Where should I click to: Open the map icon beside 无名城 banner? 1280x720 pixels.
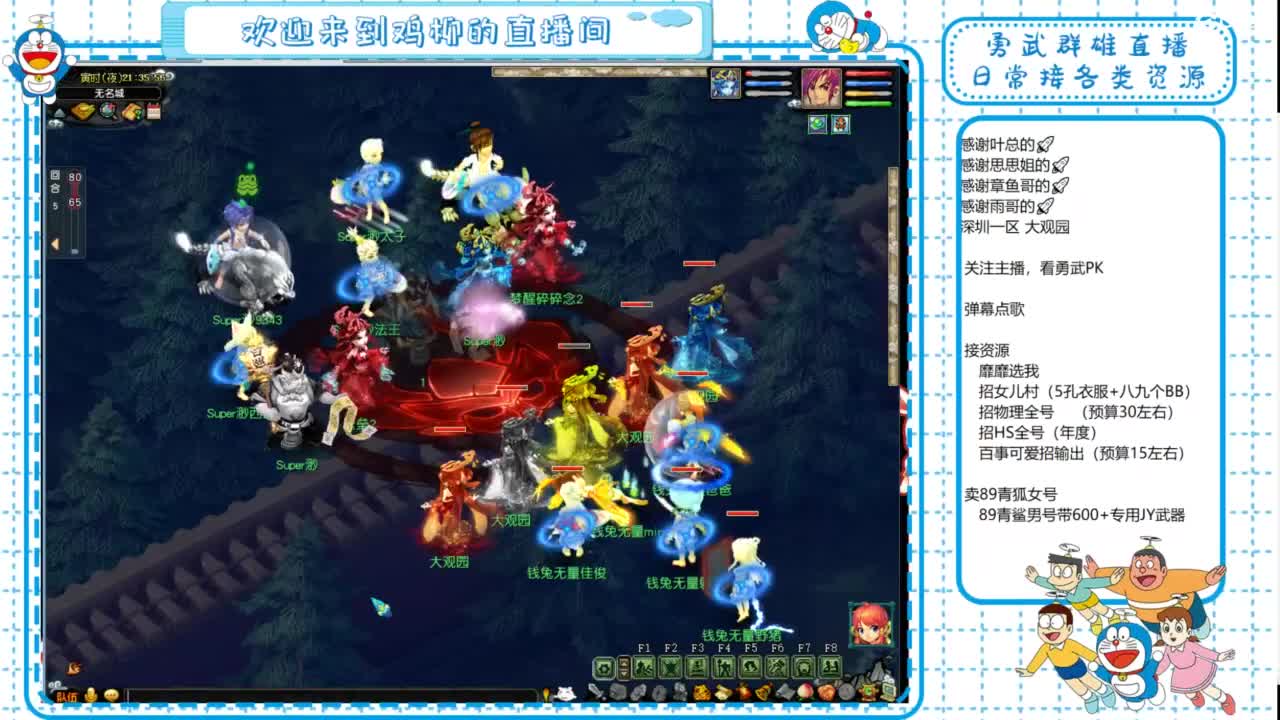(84, 111)
